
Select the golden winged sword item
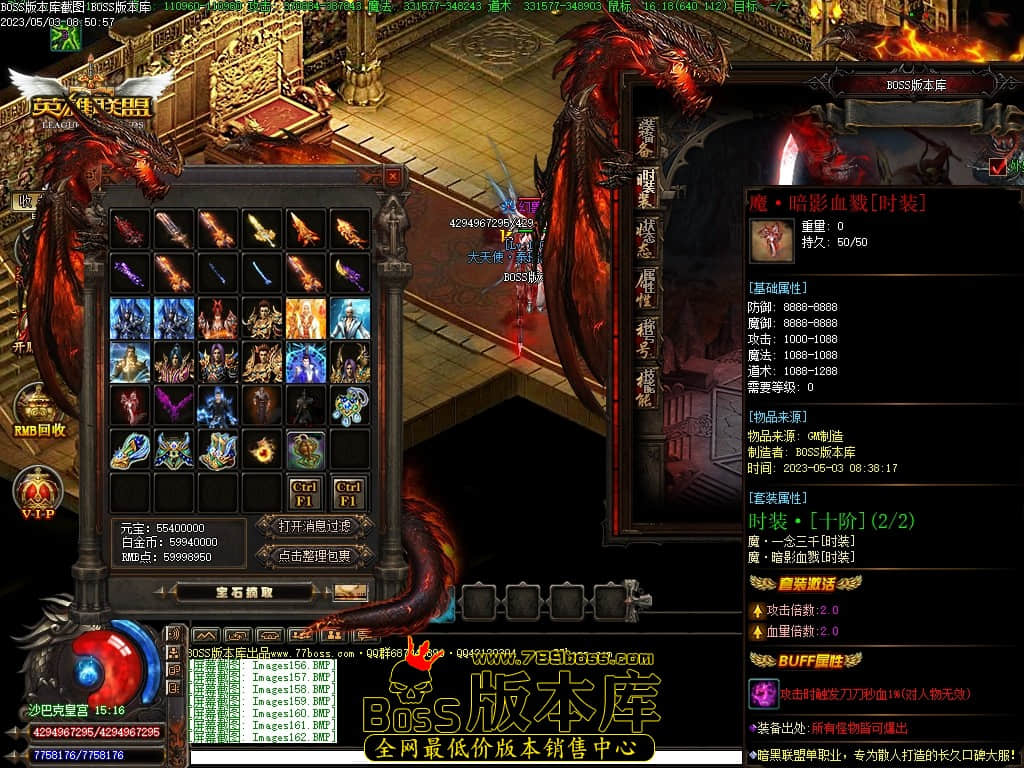point(262,230)
